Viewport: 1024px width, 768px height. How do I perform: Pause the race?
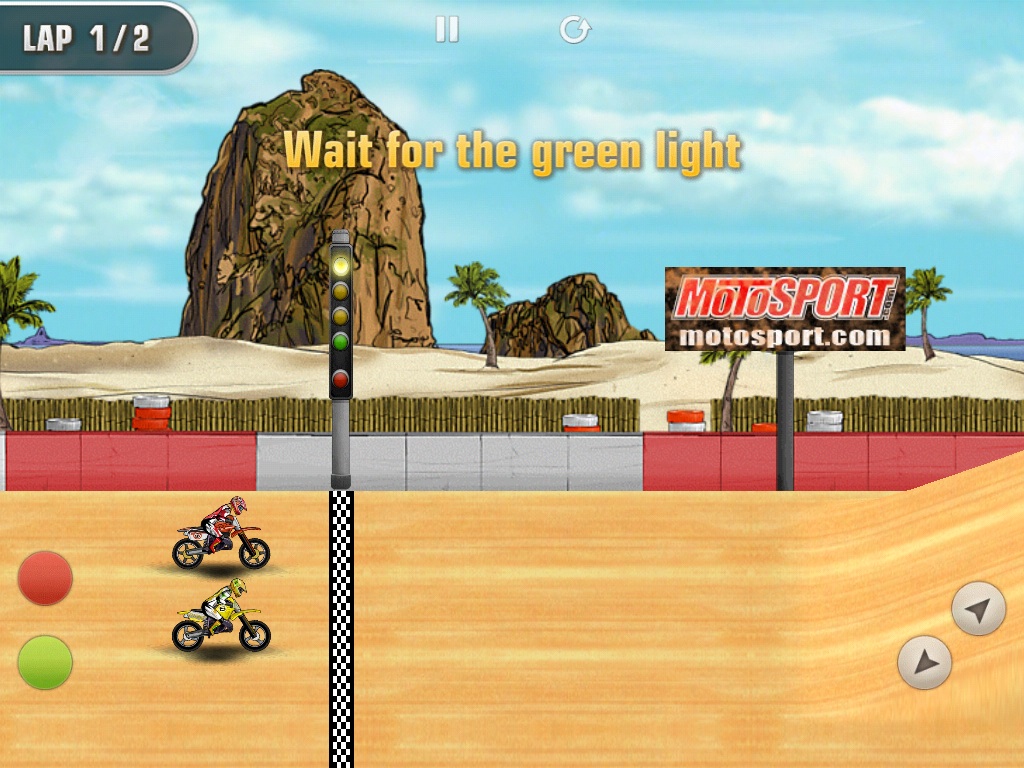point(447,30)
